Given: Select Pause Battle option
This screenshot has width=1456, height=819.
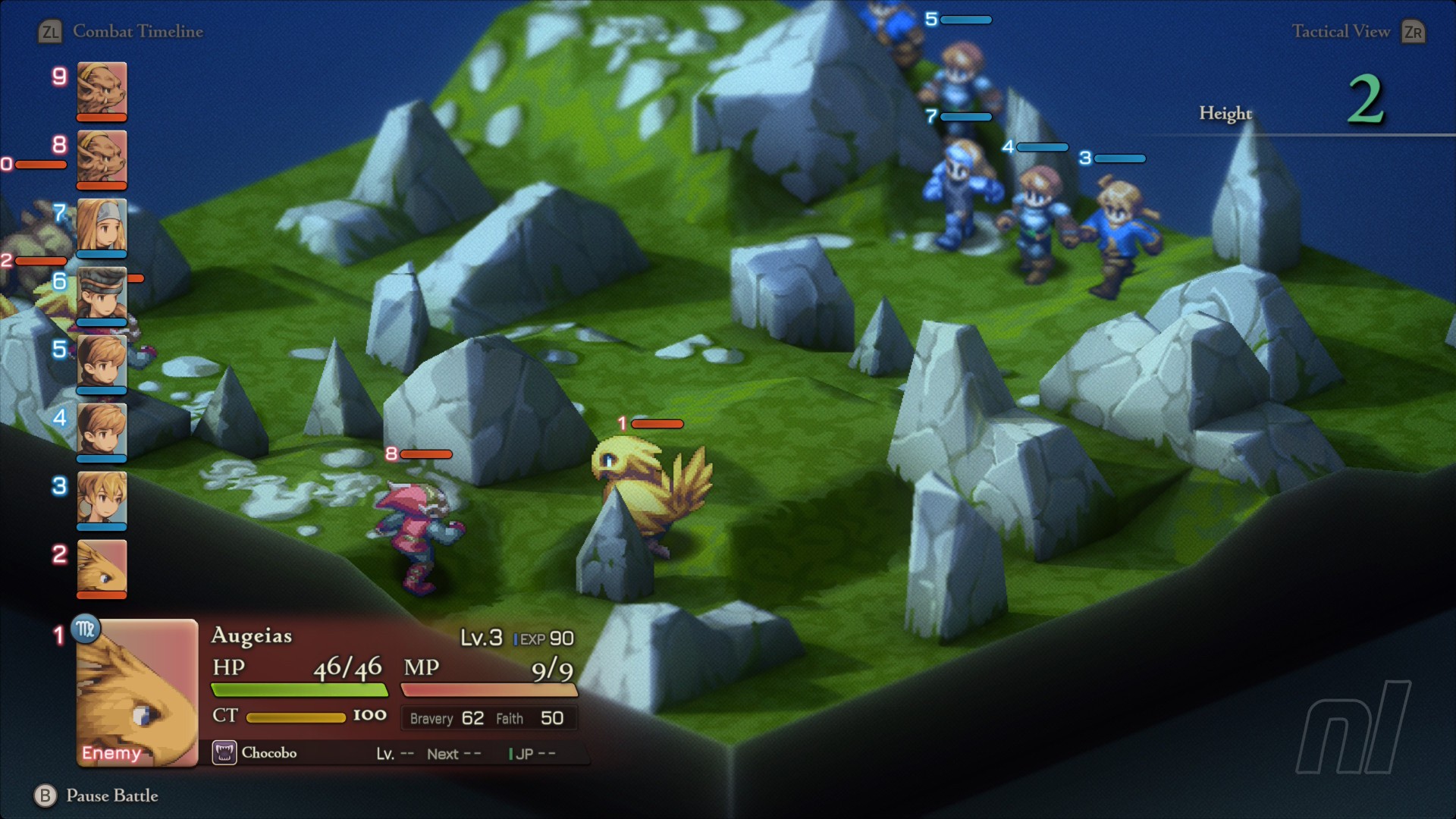Looking at the screenshot, I should (x=111, y=795).
